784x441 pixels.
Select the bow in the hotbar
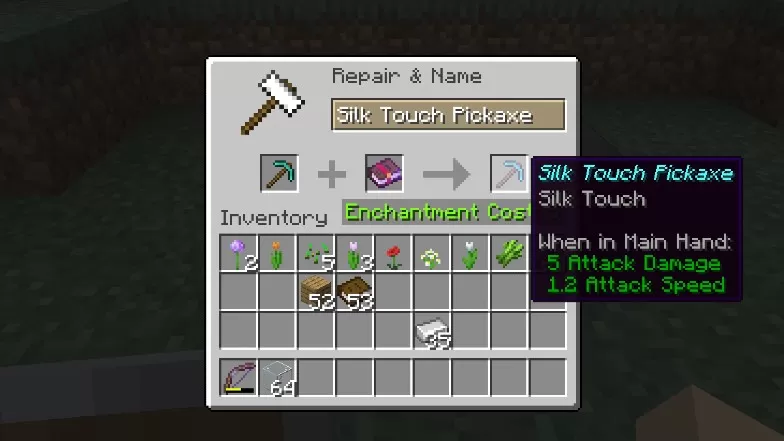240,378
